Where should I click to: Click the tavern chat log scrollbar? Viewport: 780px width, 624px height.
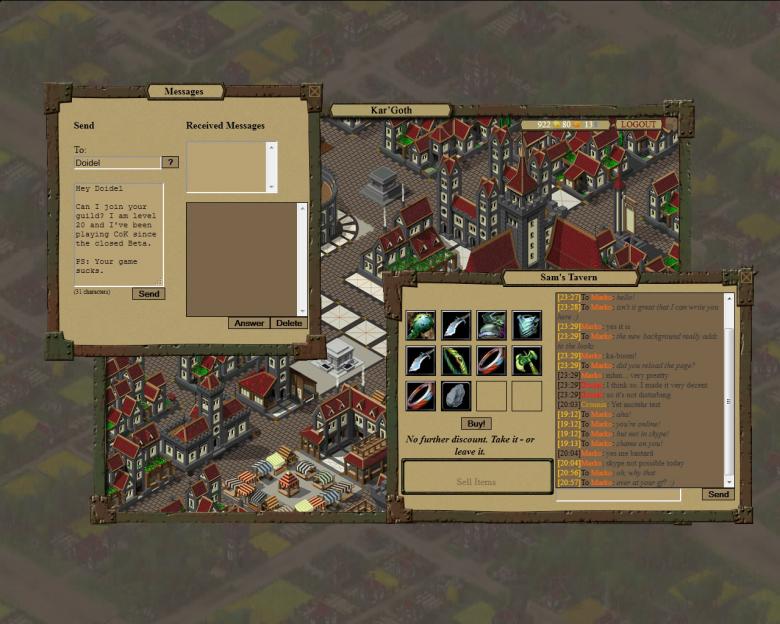[729, 390]
